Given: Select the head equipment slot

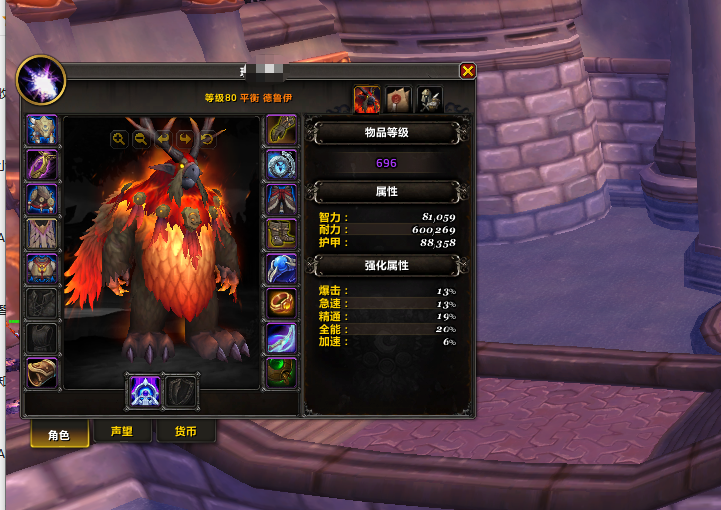Looking at the screenshot, I should point(42,130).
